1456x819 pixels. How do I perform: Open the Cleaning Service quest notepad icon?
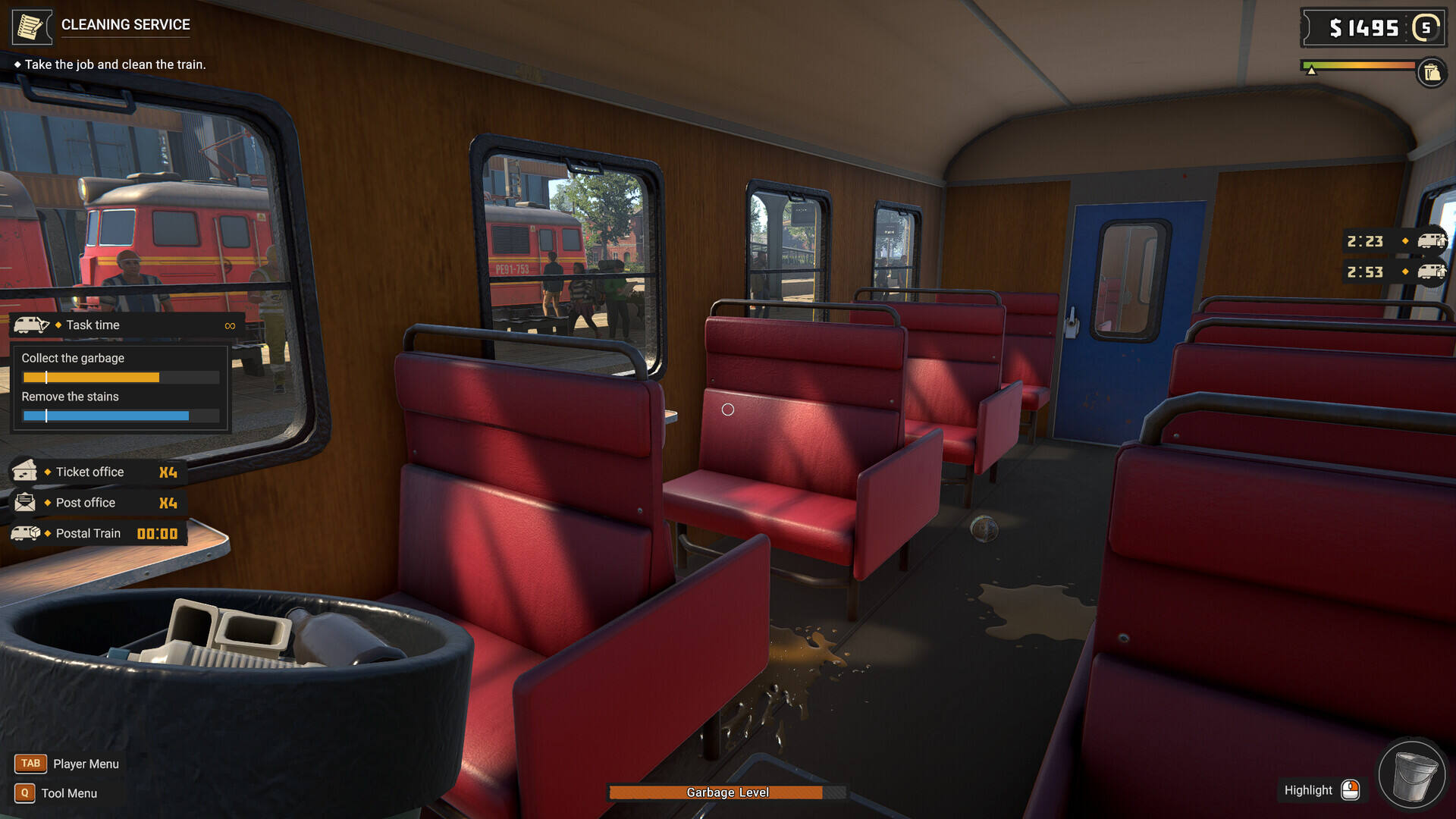point(31,27)
